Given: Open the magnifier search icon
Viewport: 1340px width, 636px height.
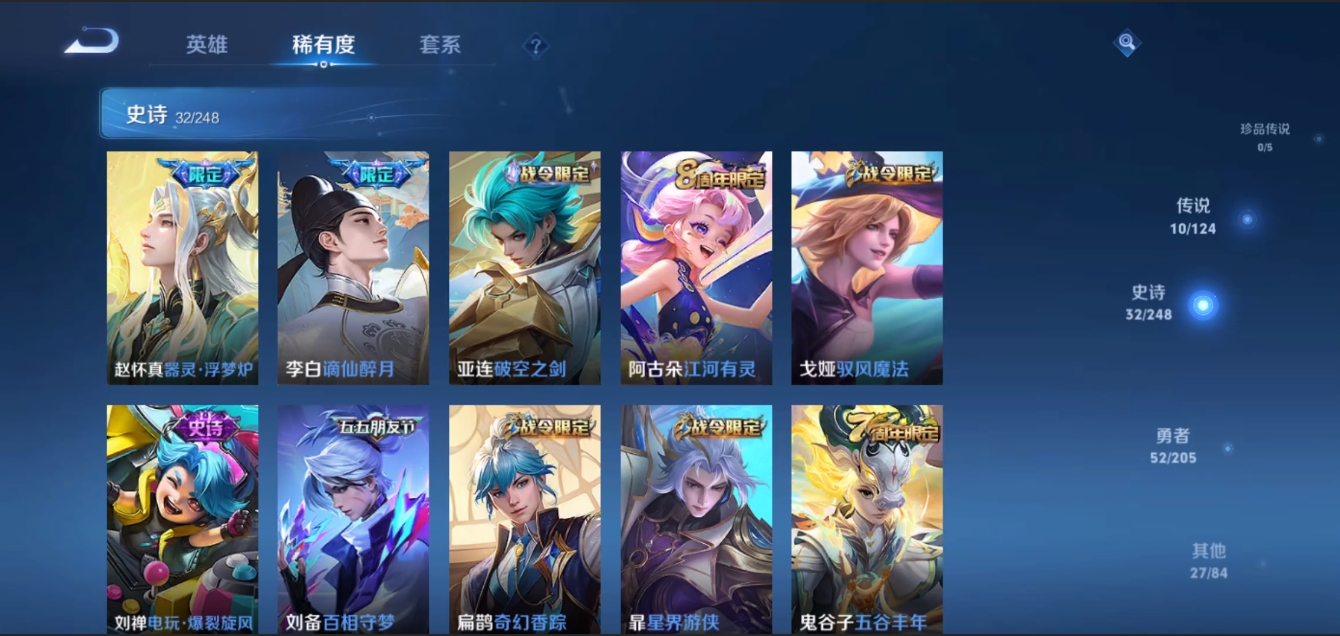Looking at the screenshot, I should point(1127,42).
